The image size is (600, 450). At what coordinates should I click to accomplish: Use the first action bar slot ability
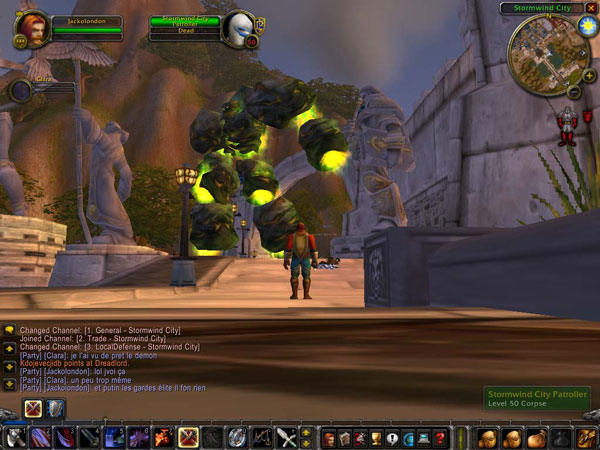[16, 437]
